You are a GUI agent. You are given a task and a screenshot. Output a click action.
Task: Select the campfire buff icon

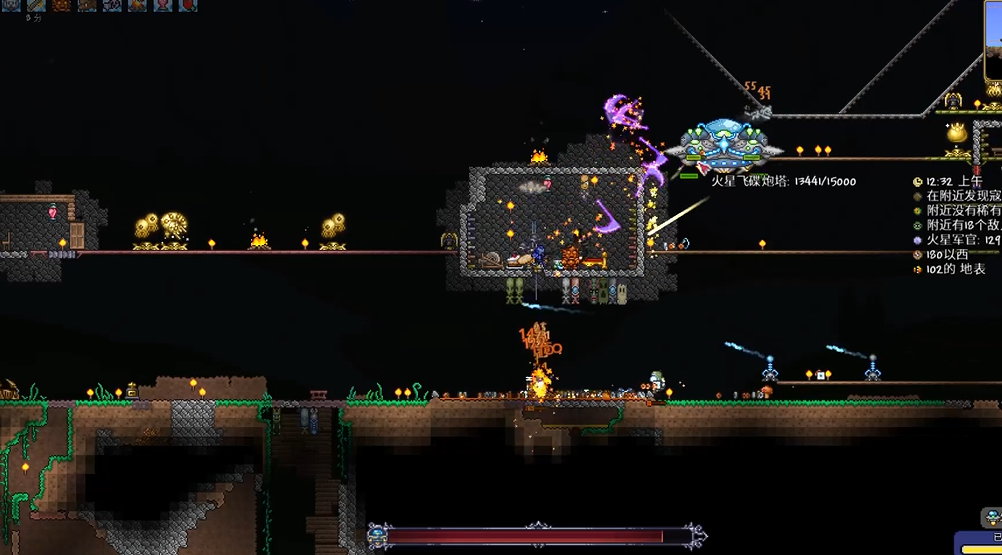[x=137, y=4]
